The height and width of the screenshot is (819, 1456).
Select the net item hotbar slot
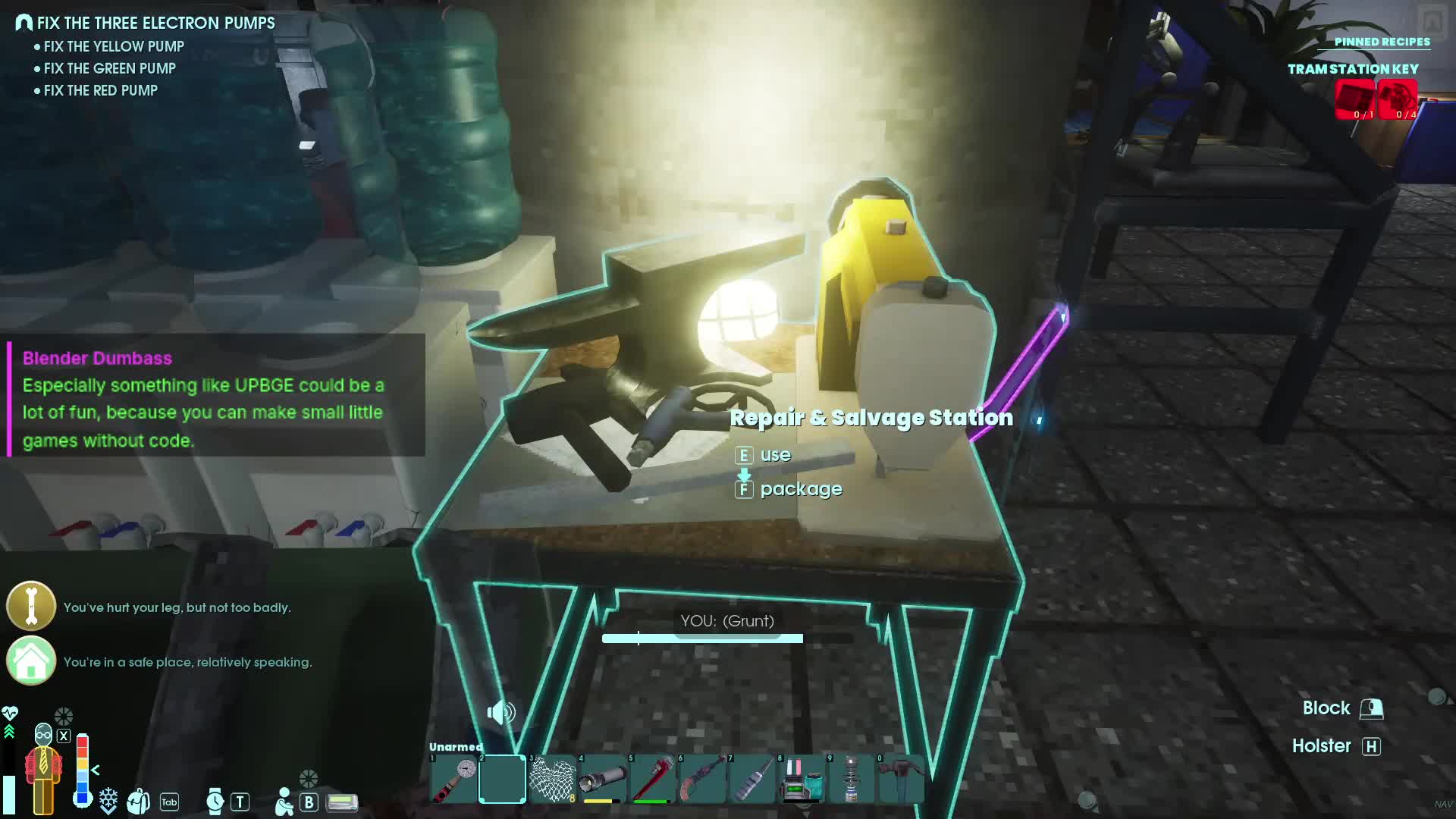(552, 779)
